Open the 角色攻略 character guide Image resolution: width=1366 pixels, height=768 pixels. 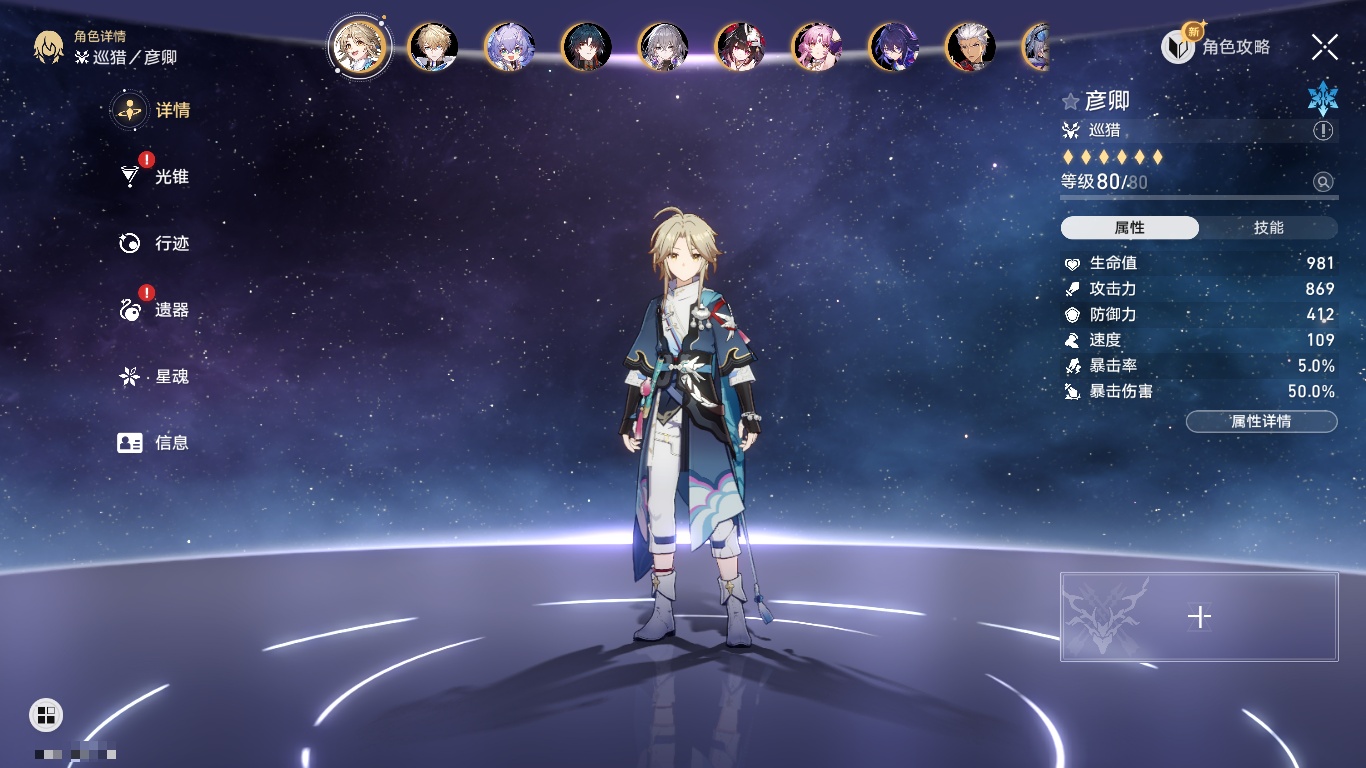click(1216, 47)
